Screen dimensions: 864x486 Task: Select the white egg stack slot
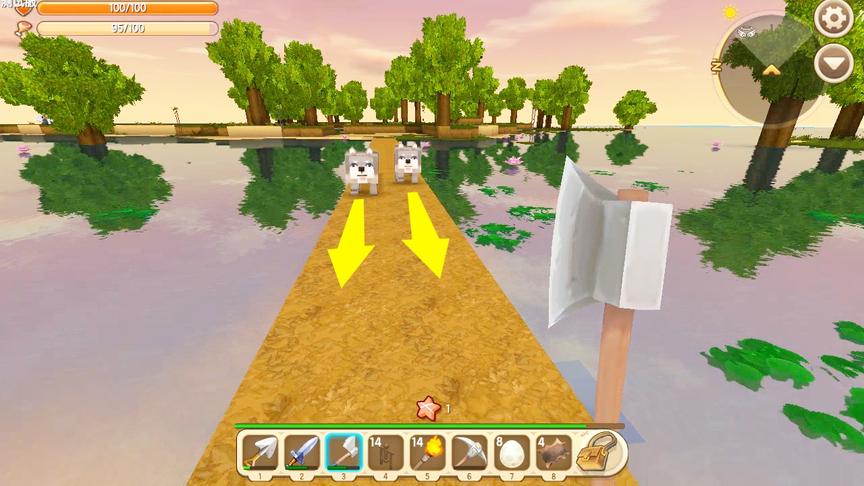pos(512,453)
